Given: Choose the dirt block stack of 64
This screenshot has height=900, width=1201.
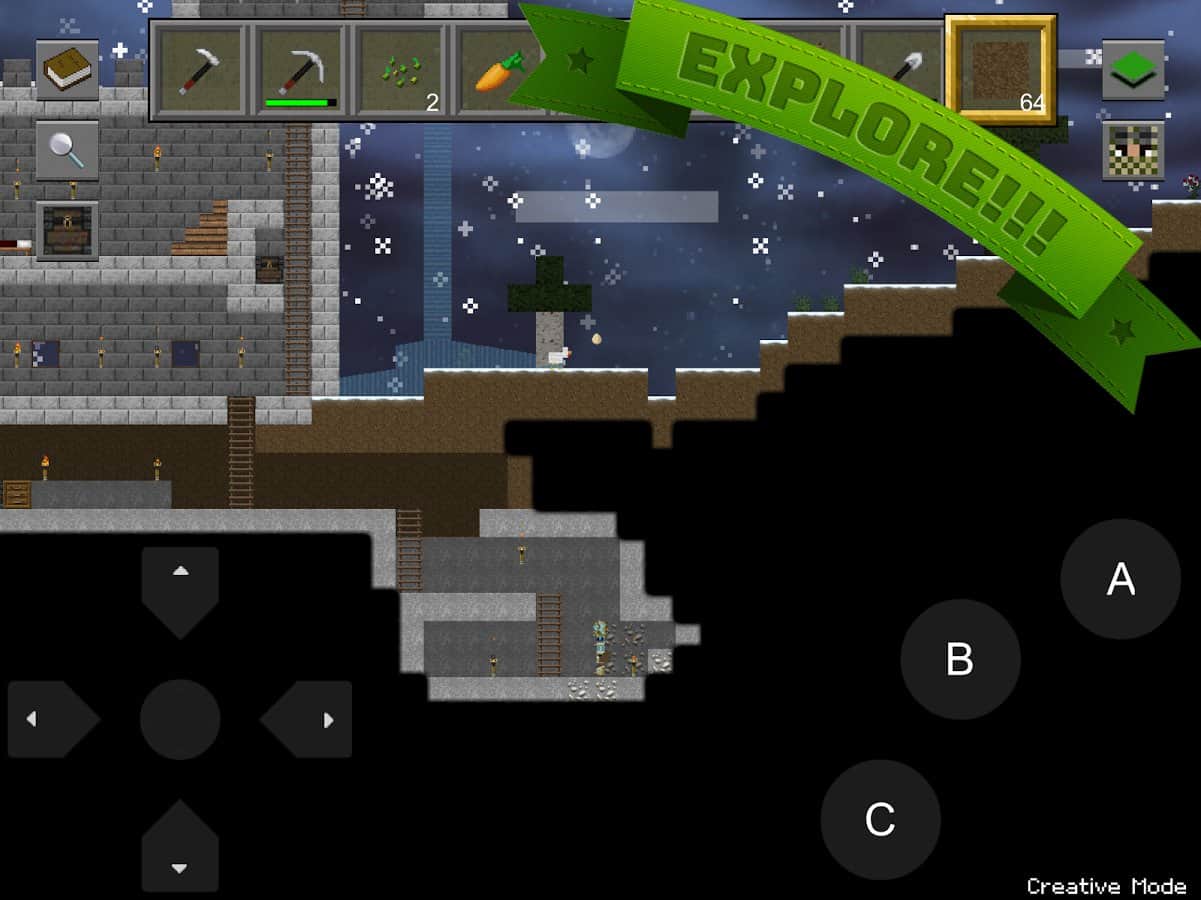Looking at the screenshot, I should click(1000, 70).
